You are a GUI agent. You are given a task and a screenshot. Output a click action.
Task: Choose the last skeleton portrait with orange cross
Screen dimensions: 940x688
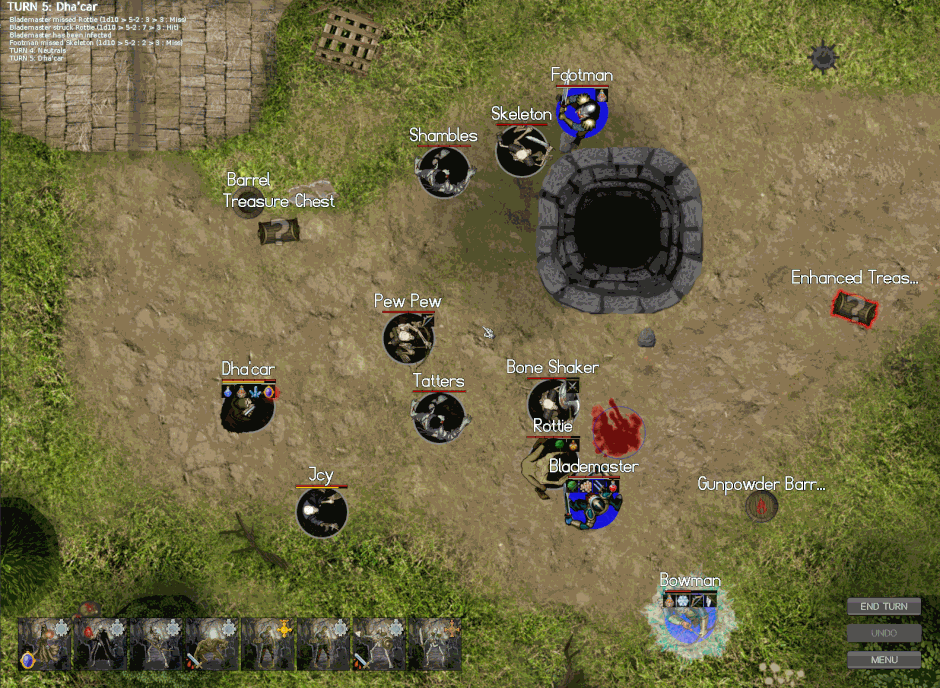coord(436,643)
